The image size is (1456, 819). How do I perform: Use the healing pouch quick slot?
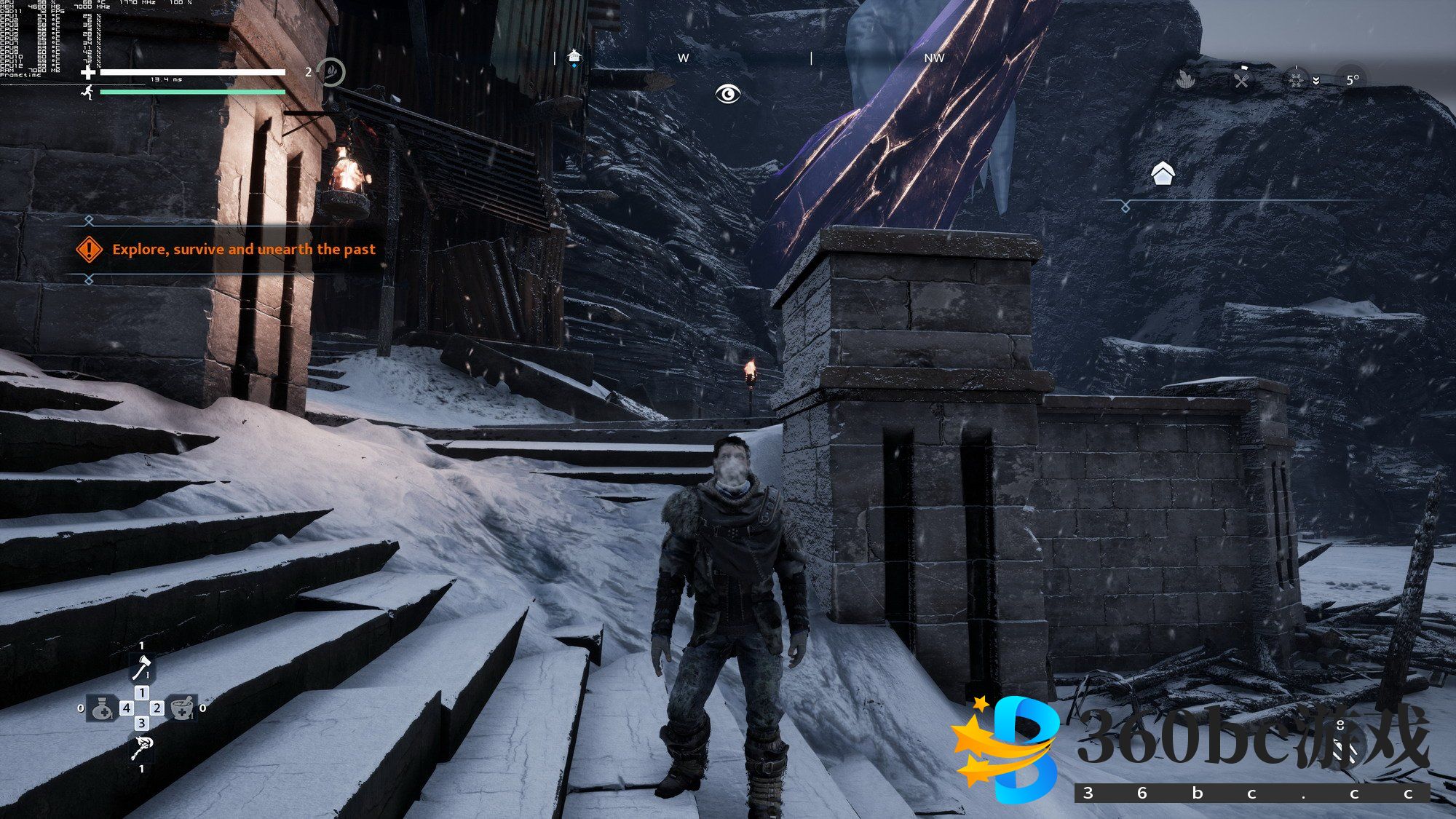pyautogui.click(x=102, y=708)
